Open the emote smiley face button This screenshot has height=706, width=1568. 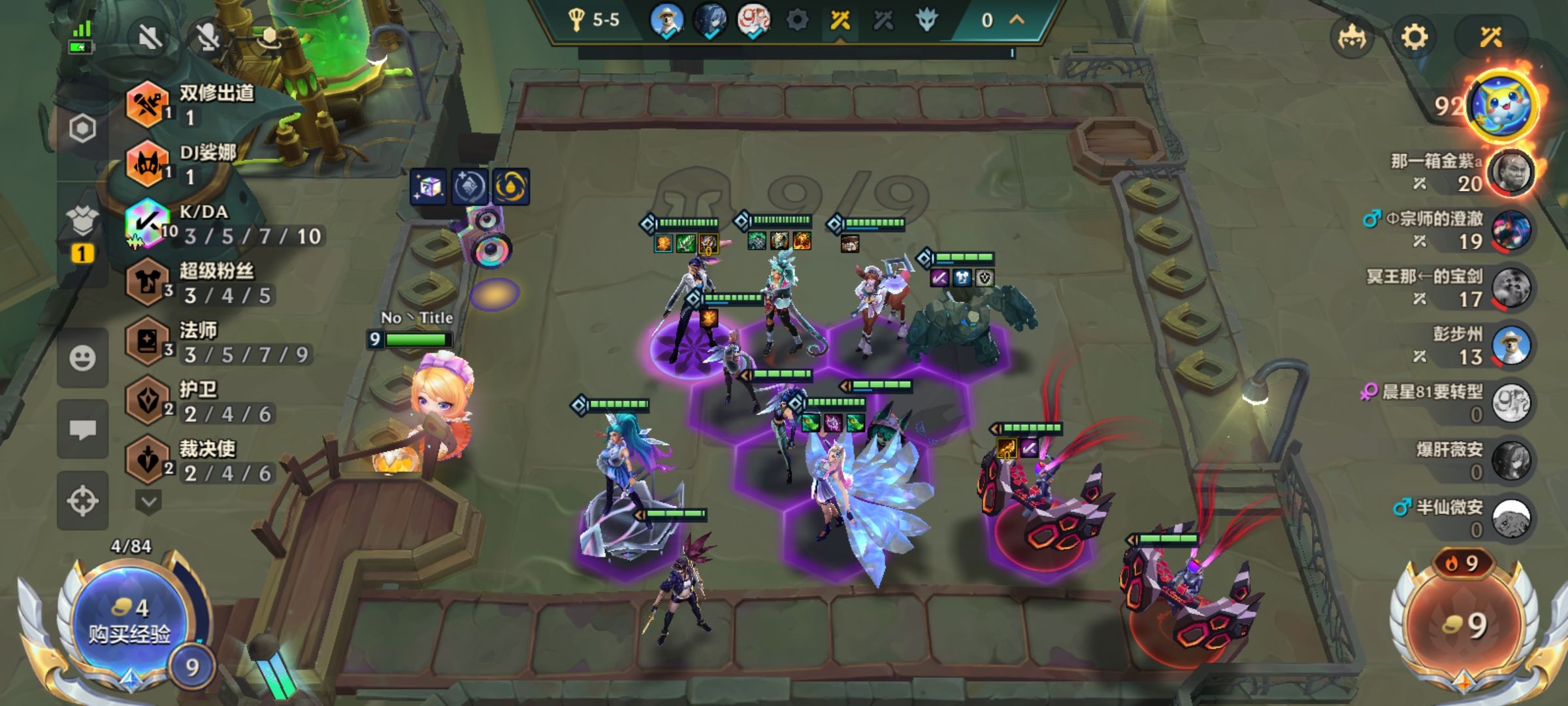(82, 358)
